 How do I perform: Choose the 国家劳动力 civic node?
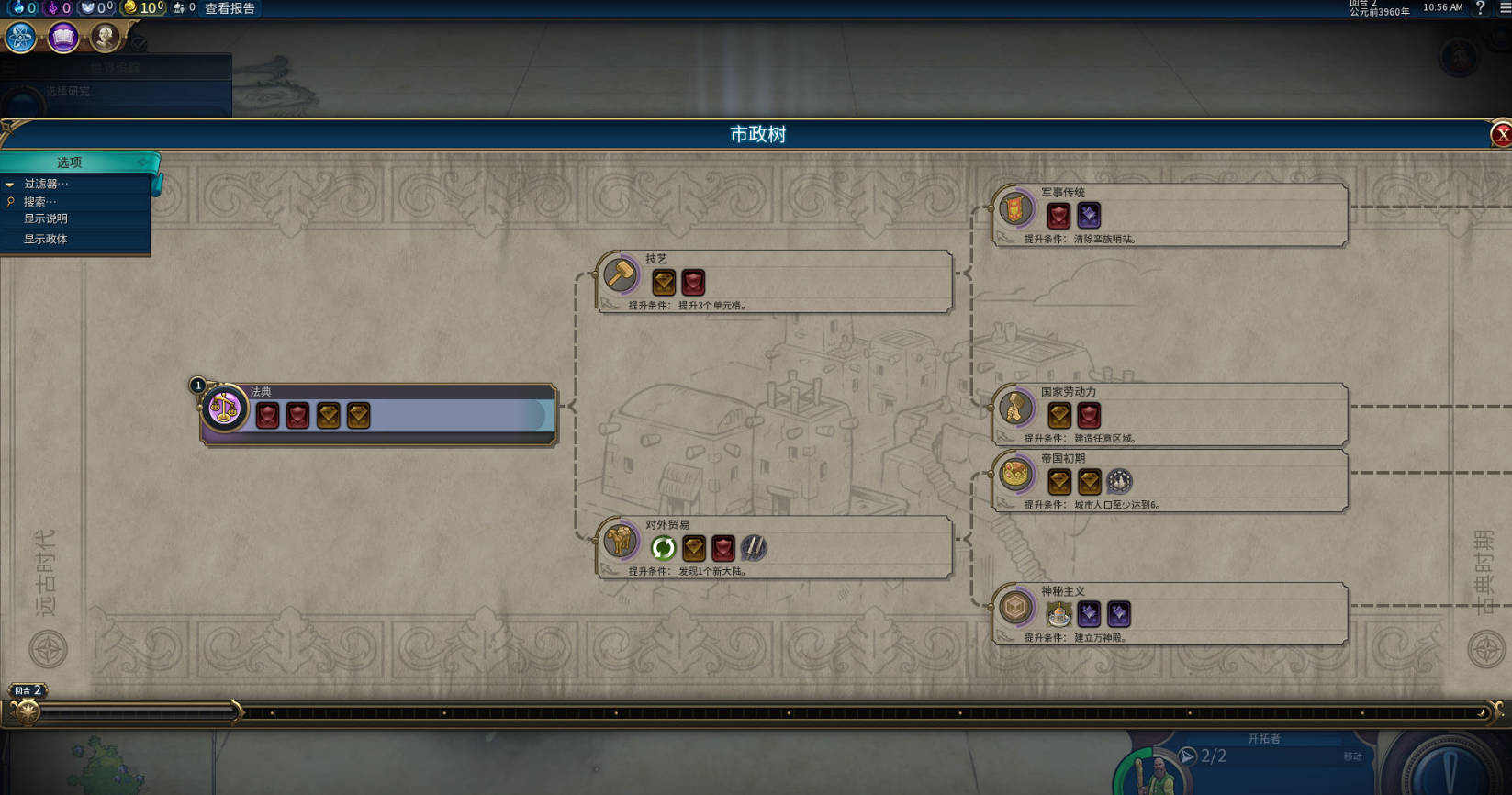point(1170,413)
